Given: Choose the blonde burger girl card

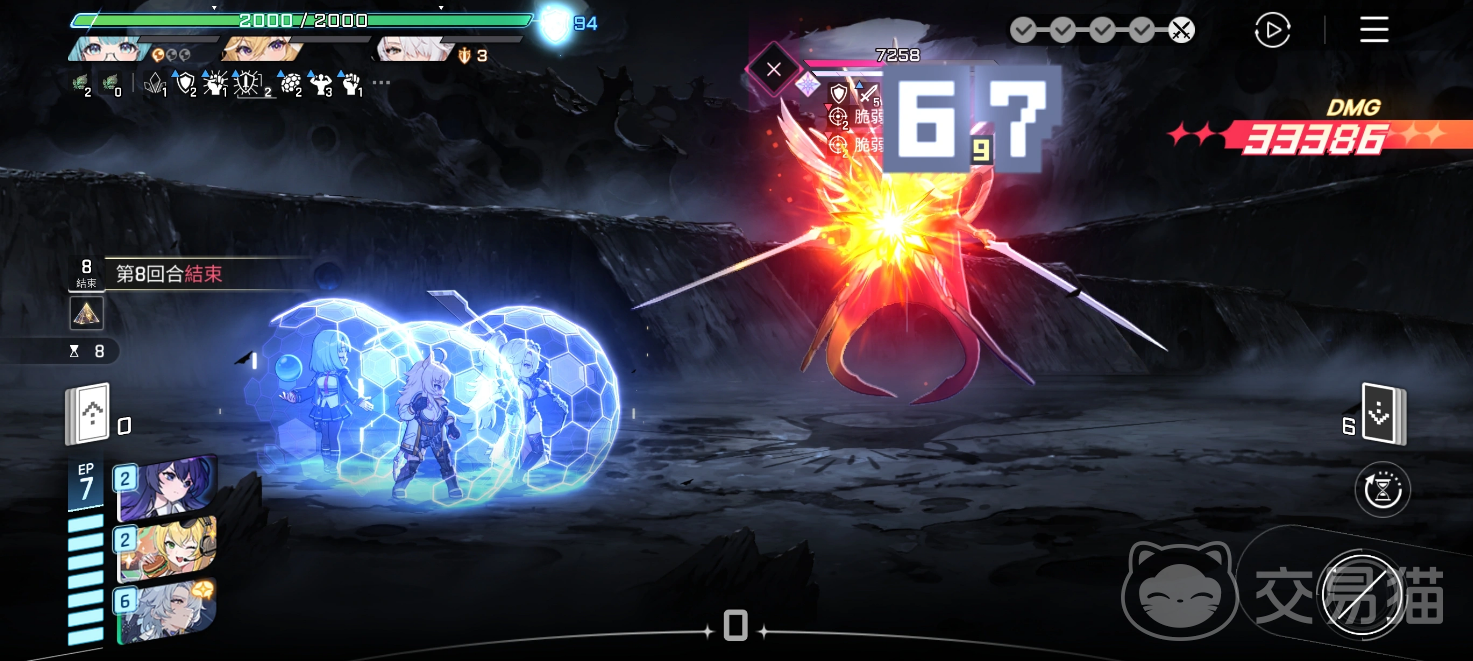Looking at the screenshot, I should click(x=165, y=549).
